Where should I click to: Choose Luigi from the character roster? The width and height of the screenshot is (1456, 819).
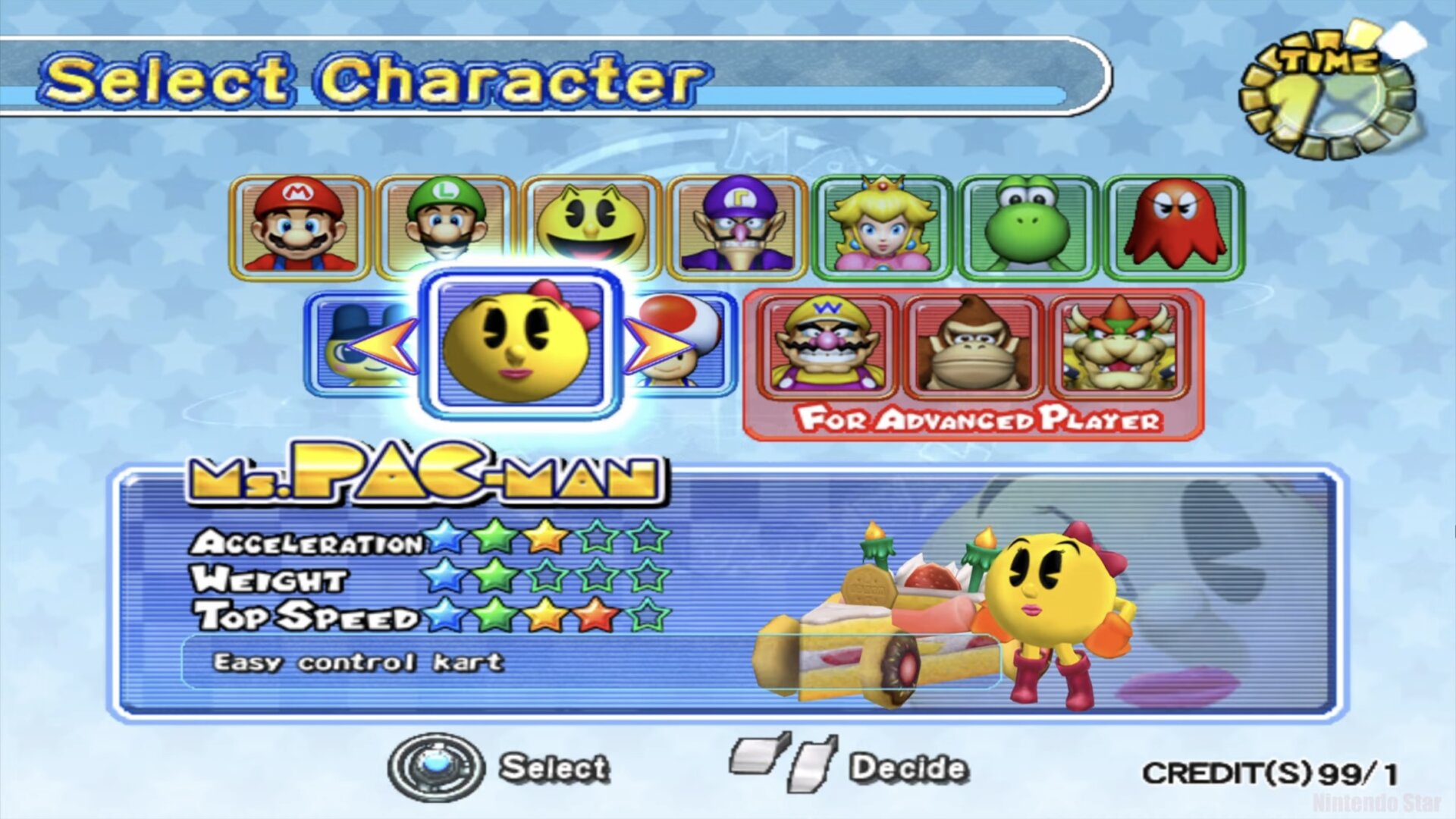[x=445, y=226]
